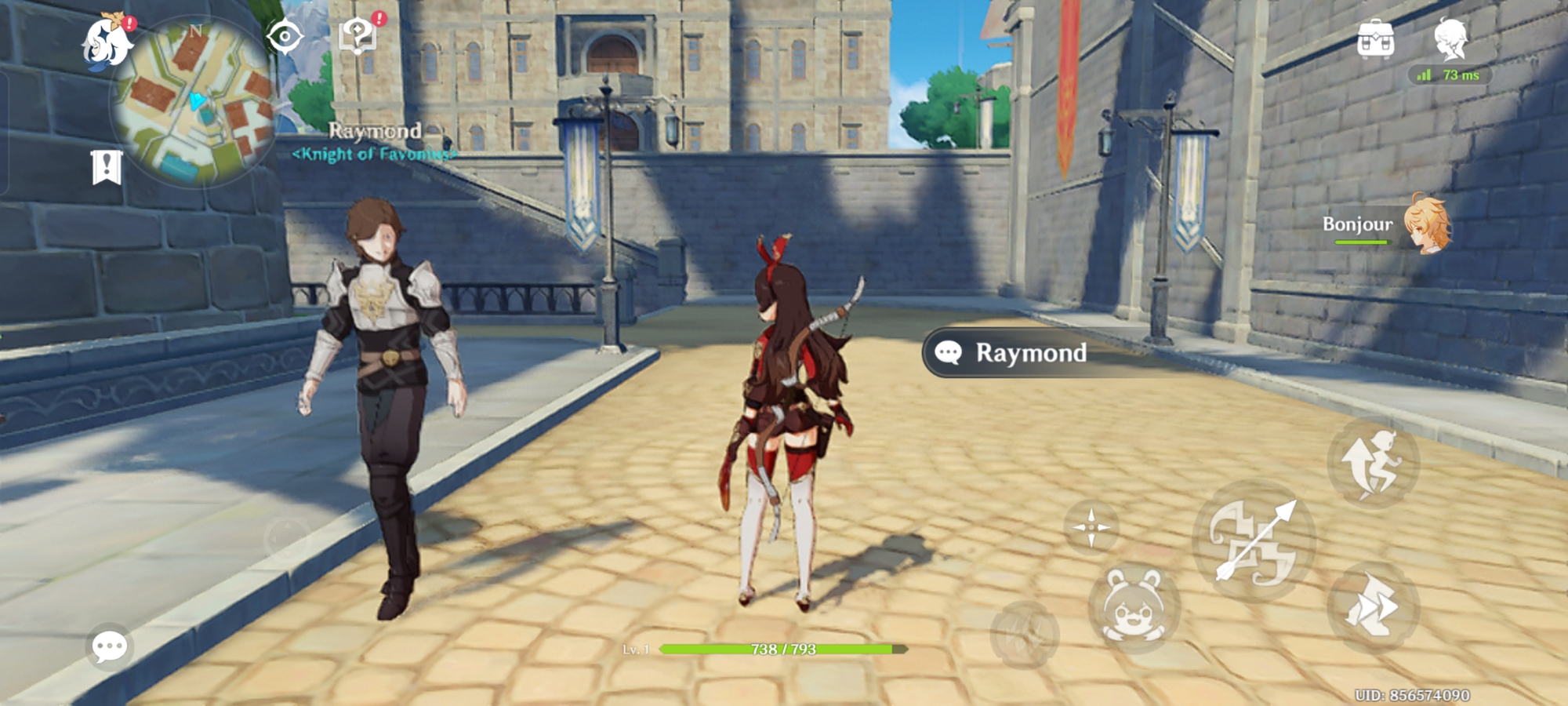Screen dimensions: 1568x706
Task: Open the Paimon menu icon
Action: [x=107, y=42]
